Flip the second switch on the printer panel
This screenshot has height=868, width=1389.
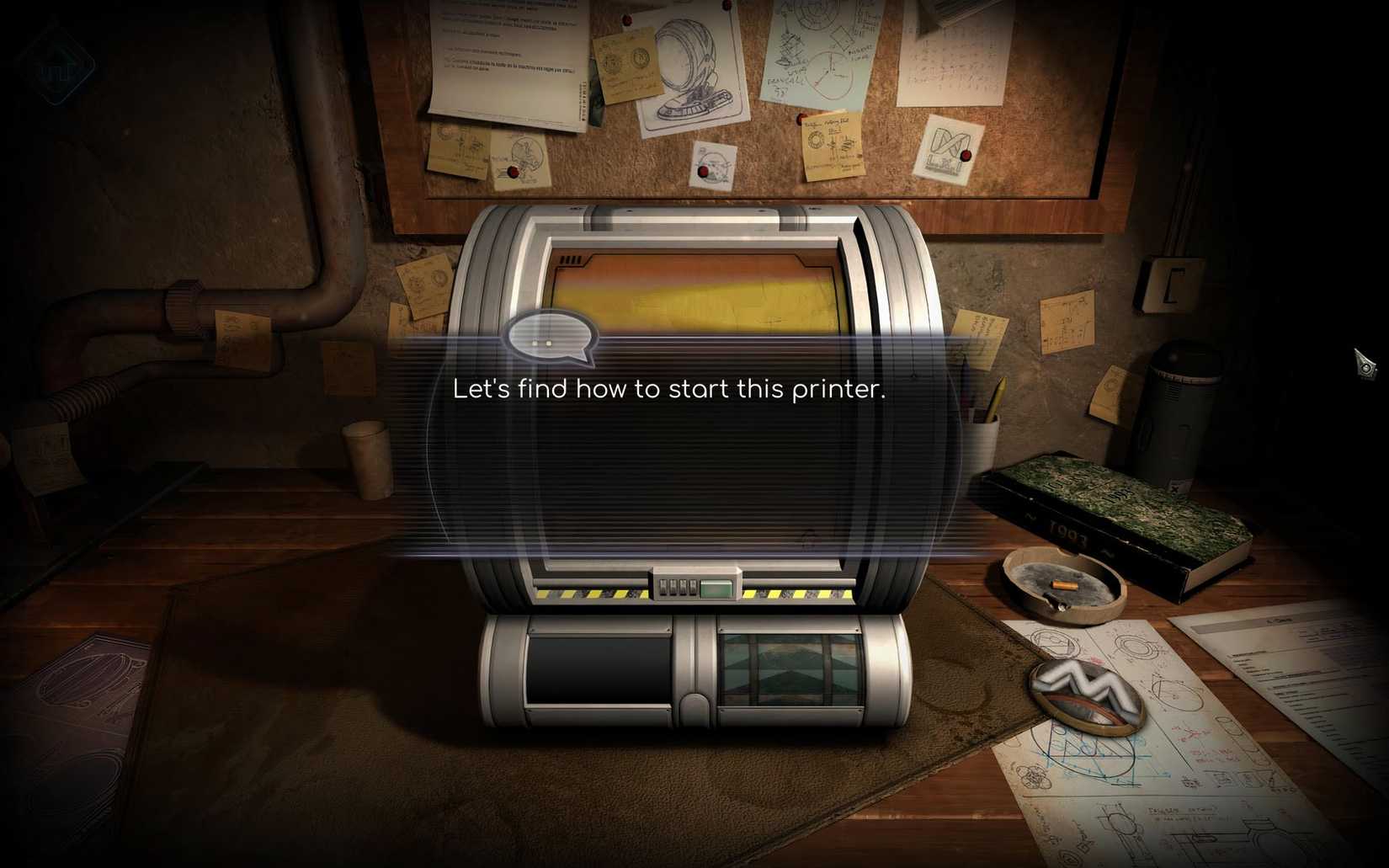673,588
